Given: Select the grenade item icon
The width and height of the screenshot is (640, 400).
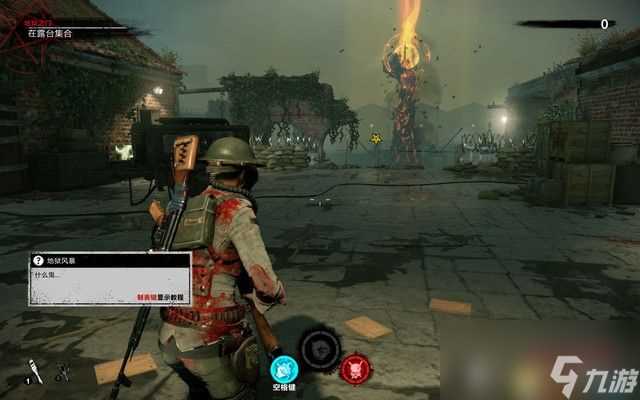Looking at the screenshot, I should [x=34, y=371].
